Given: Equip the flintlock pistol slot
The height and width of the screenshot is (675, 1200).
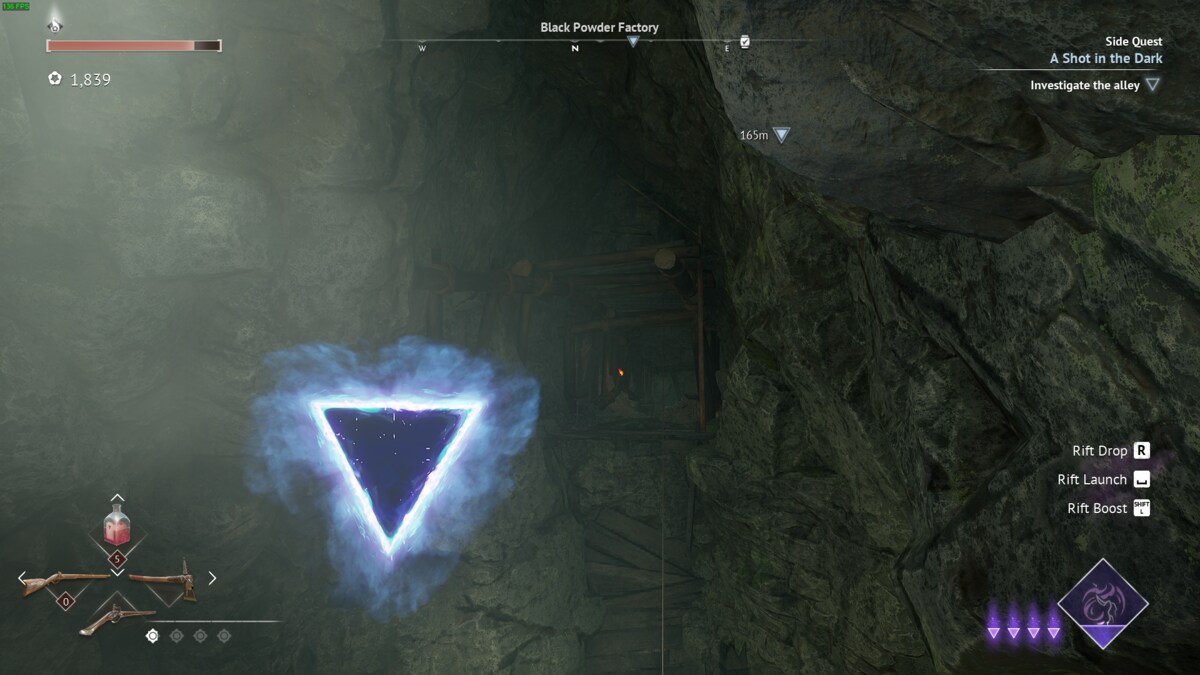Looking at the screenshot, I should [116, 618].
